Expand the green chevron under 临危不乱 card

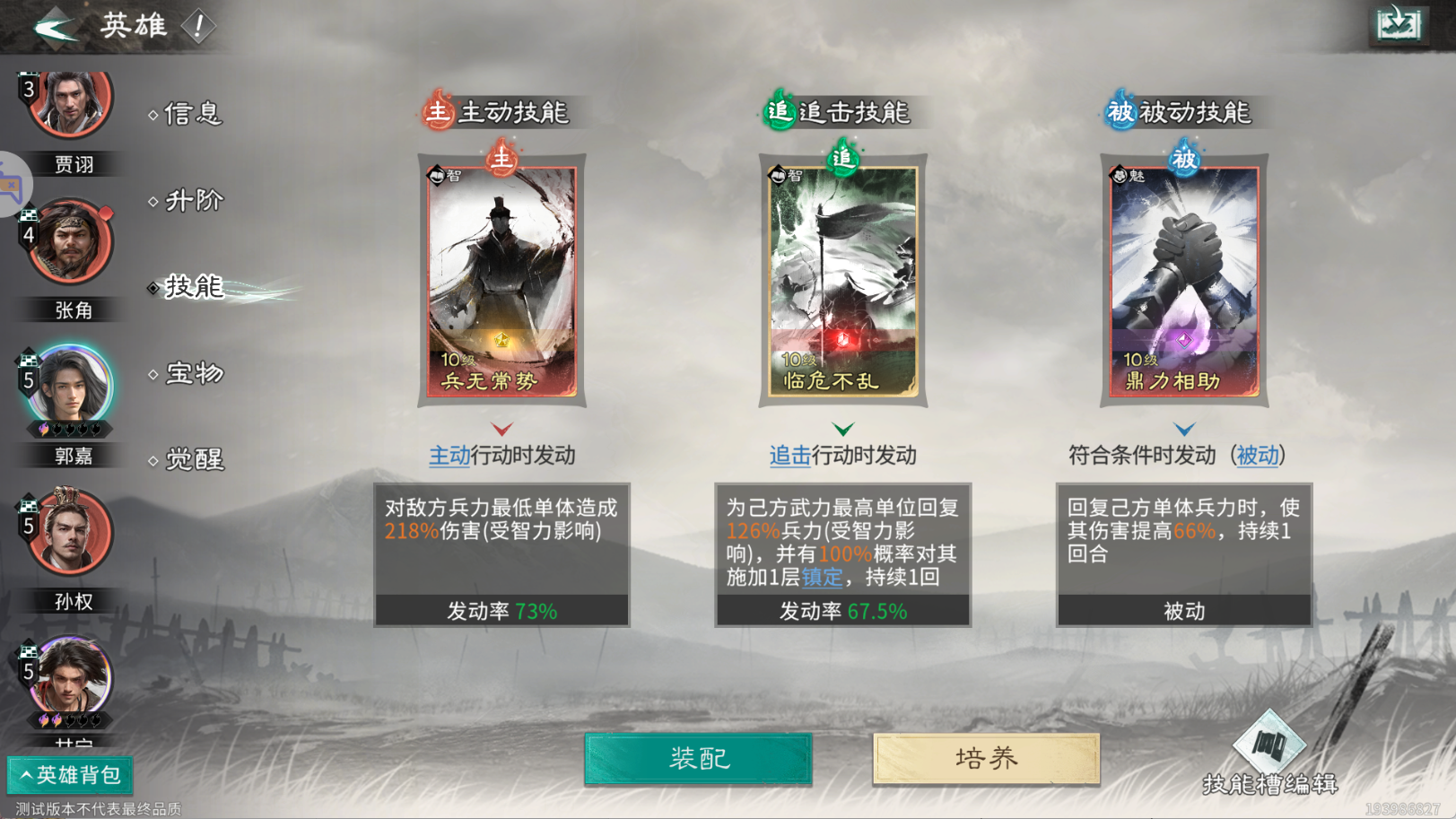pyautogui.click(x=842, y=429)
